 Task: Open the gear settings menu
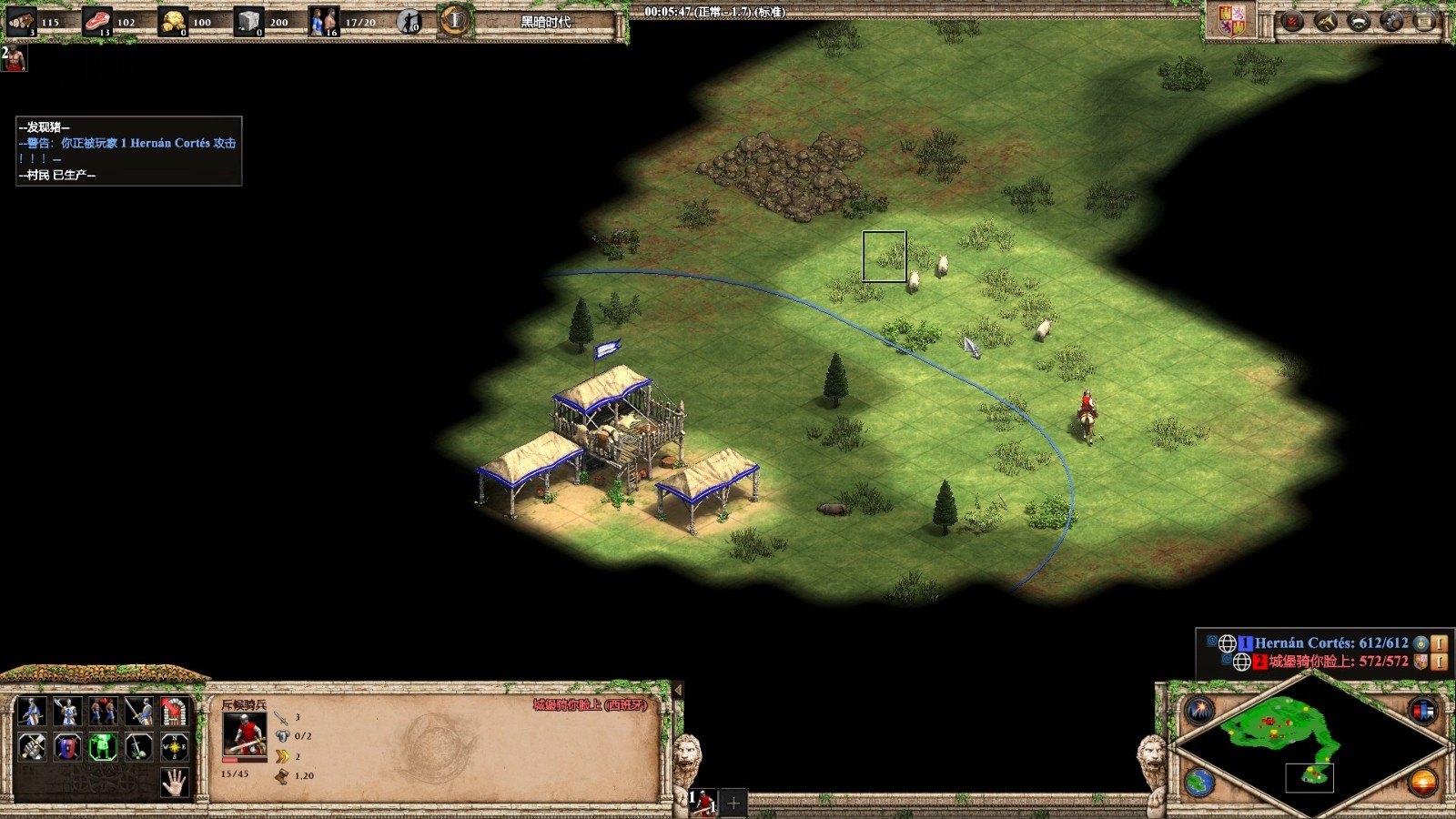point(1391,21)
